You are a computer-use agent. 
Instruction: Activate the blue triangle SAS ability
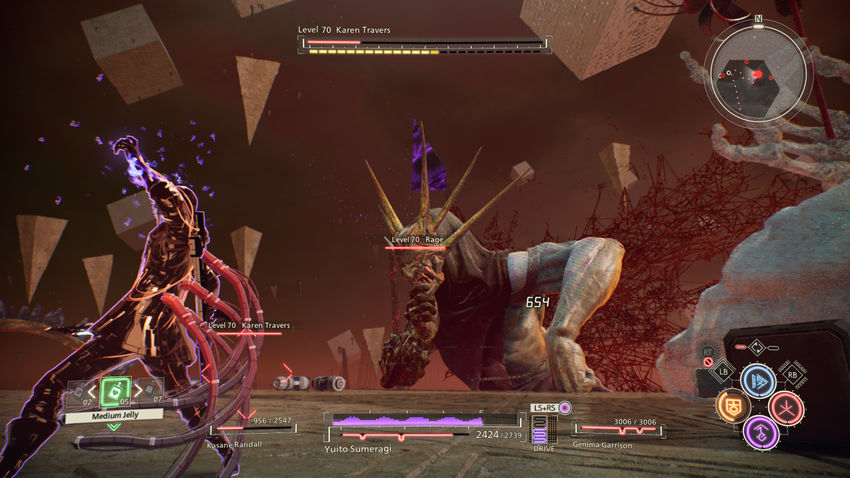pyautogui.click(x=758, y=381)
